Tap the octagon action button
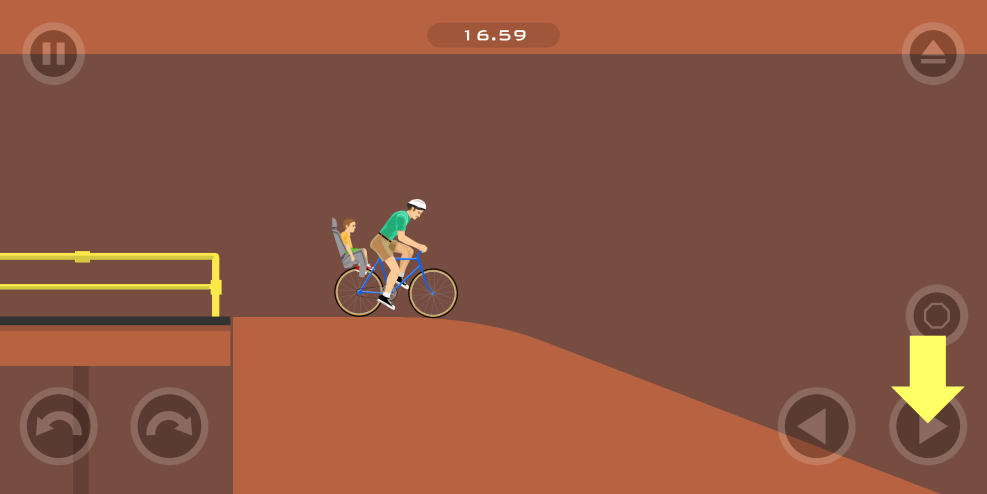987x494 pixels. point(936,315)
